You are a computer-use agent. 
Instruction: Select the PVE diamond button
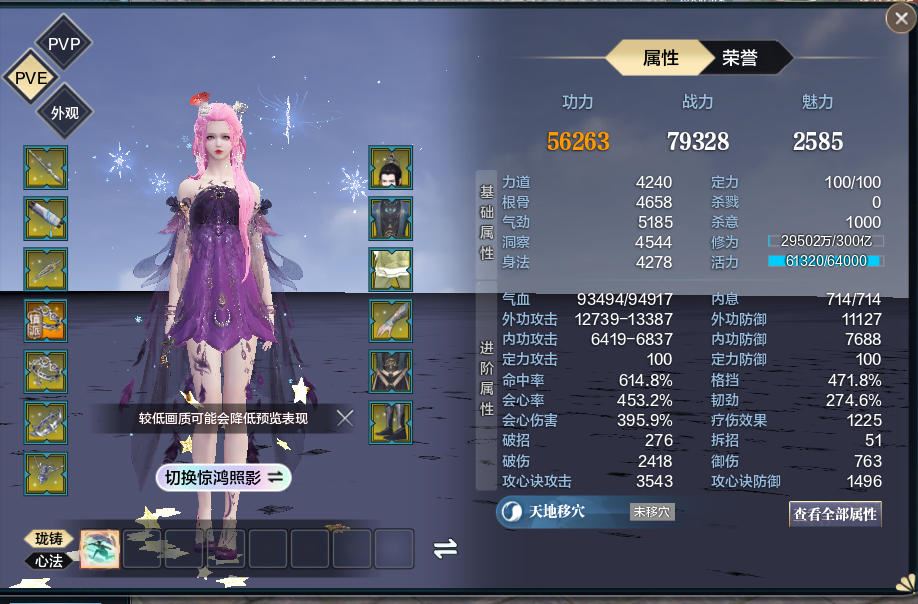(x=31, y=78)
